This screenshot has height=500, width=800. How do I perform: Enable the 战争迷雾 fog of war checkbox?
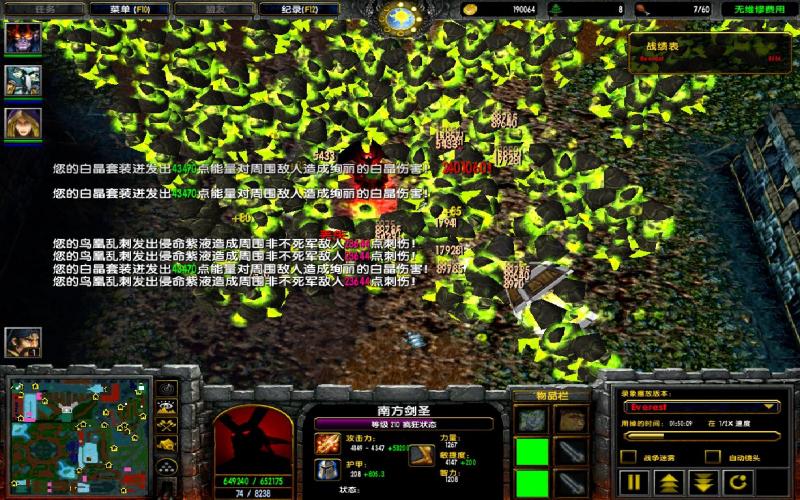(x=628, y=457)
